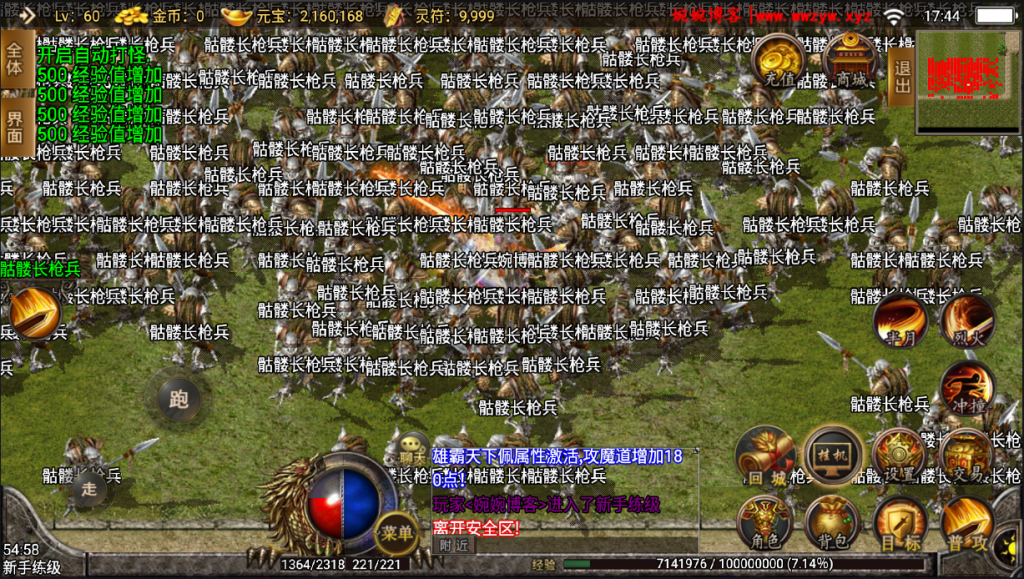Use the 冲撞 charge skill
1024x579 pixels.
pos(967,389)
